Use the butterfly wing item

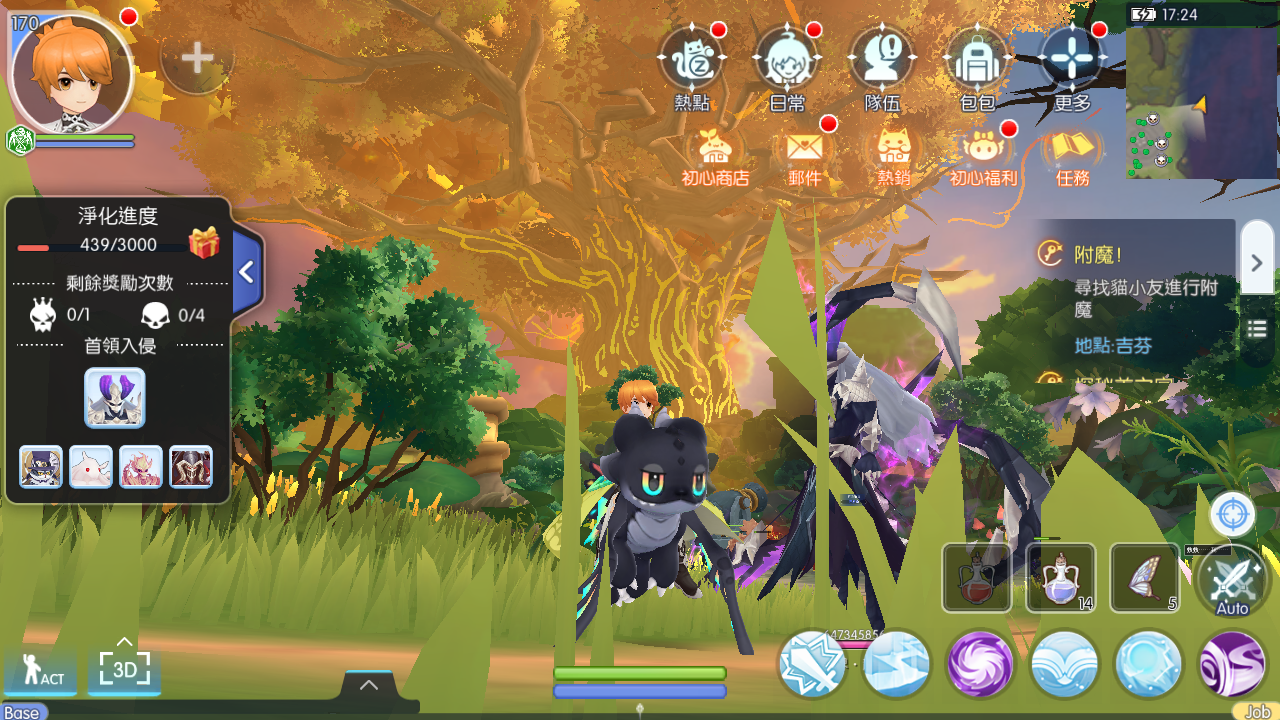pos(1144,578)
